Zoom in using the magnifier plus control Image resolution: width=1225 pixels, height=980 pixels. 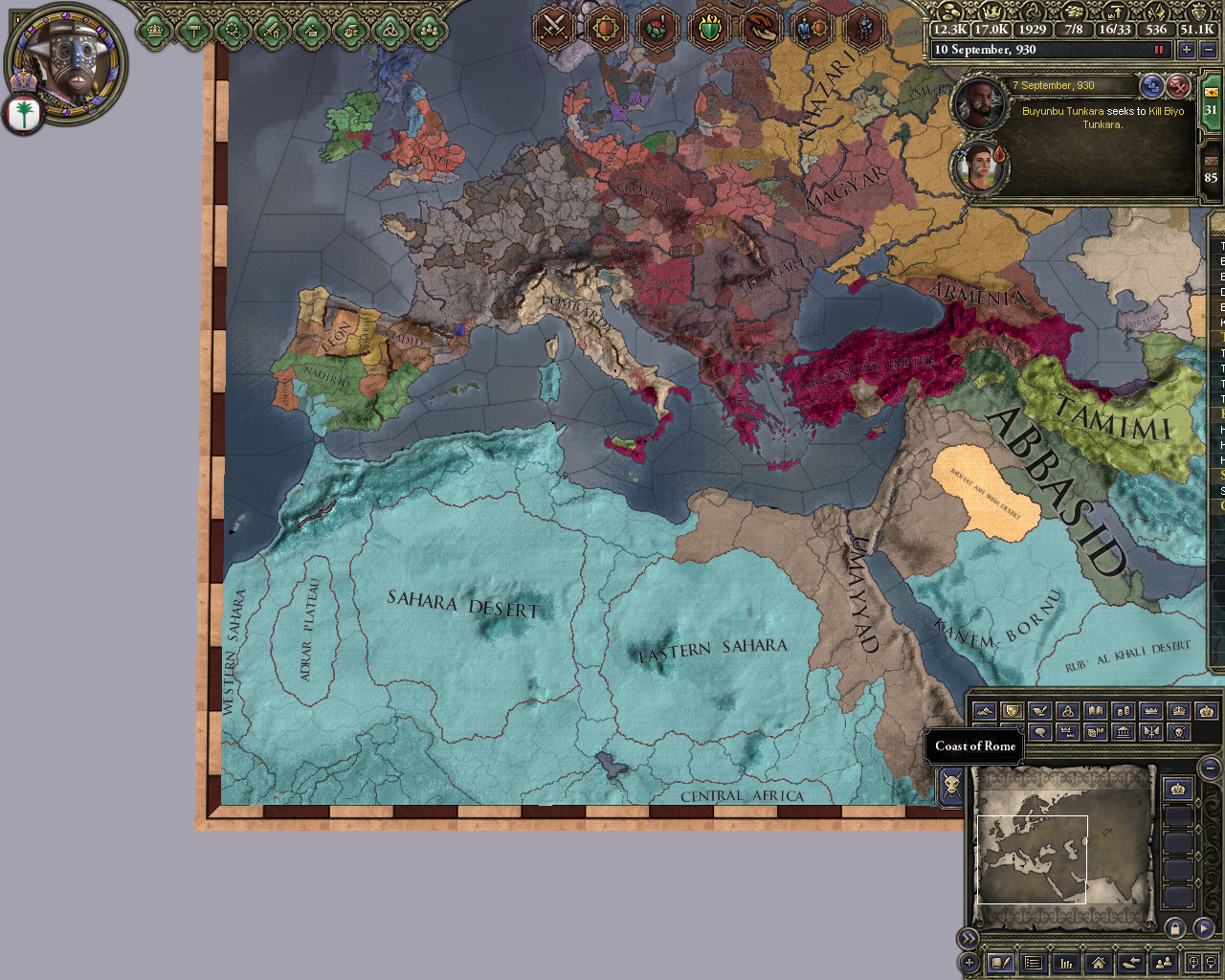1193,963
